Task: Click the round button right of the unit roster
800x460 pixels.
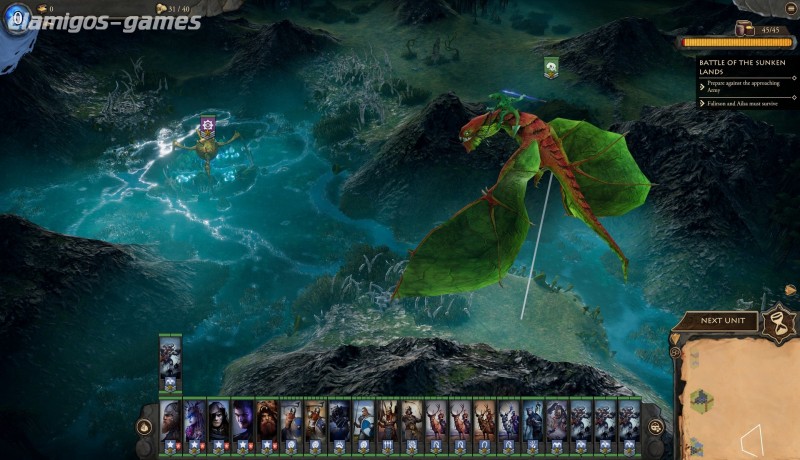Action: point(655,427)
